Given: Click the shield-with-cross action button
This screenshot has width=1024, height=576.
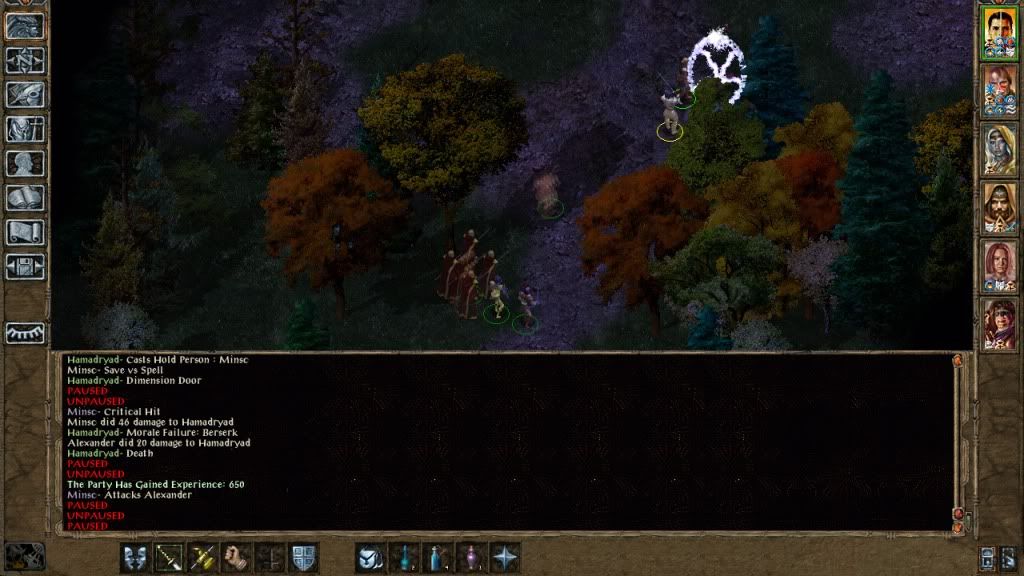Looking at the screenshot, I should coord(303,557).
